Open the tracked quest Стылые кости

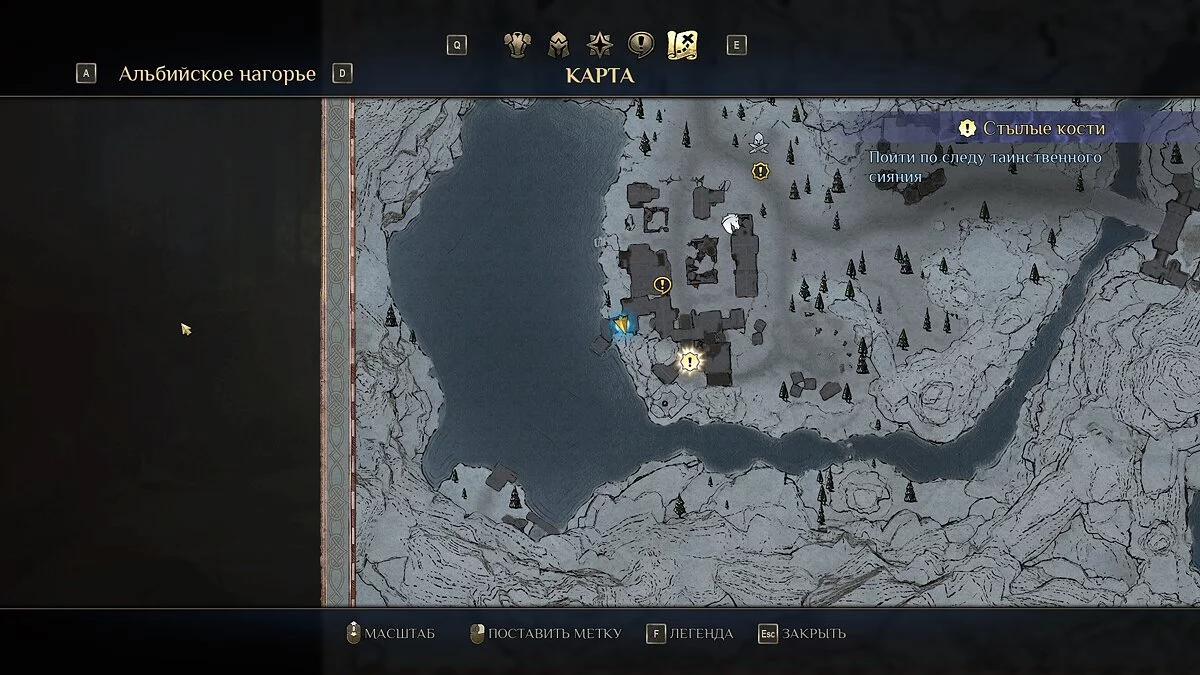[1030, 128]
